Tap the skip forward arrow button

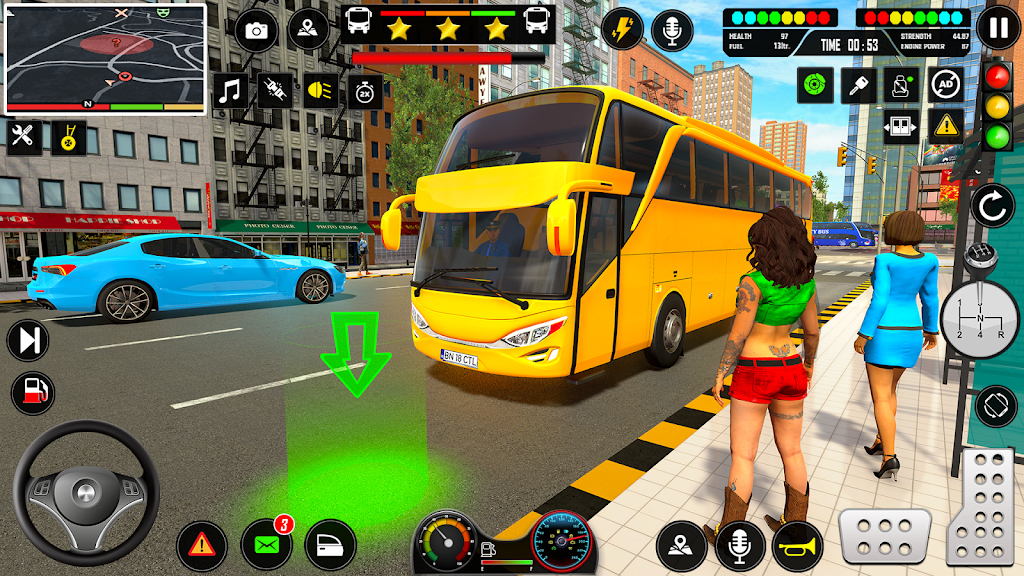coord(28,341)
